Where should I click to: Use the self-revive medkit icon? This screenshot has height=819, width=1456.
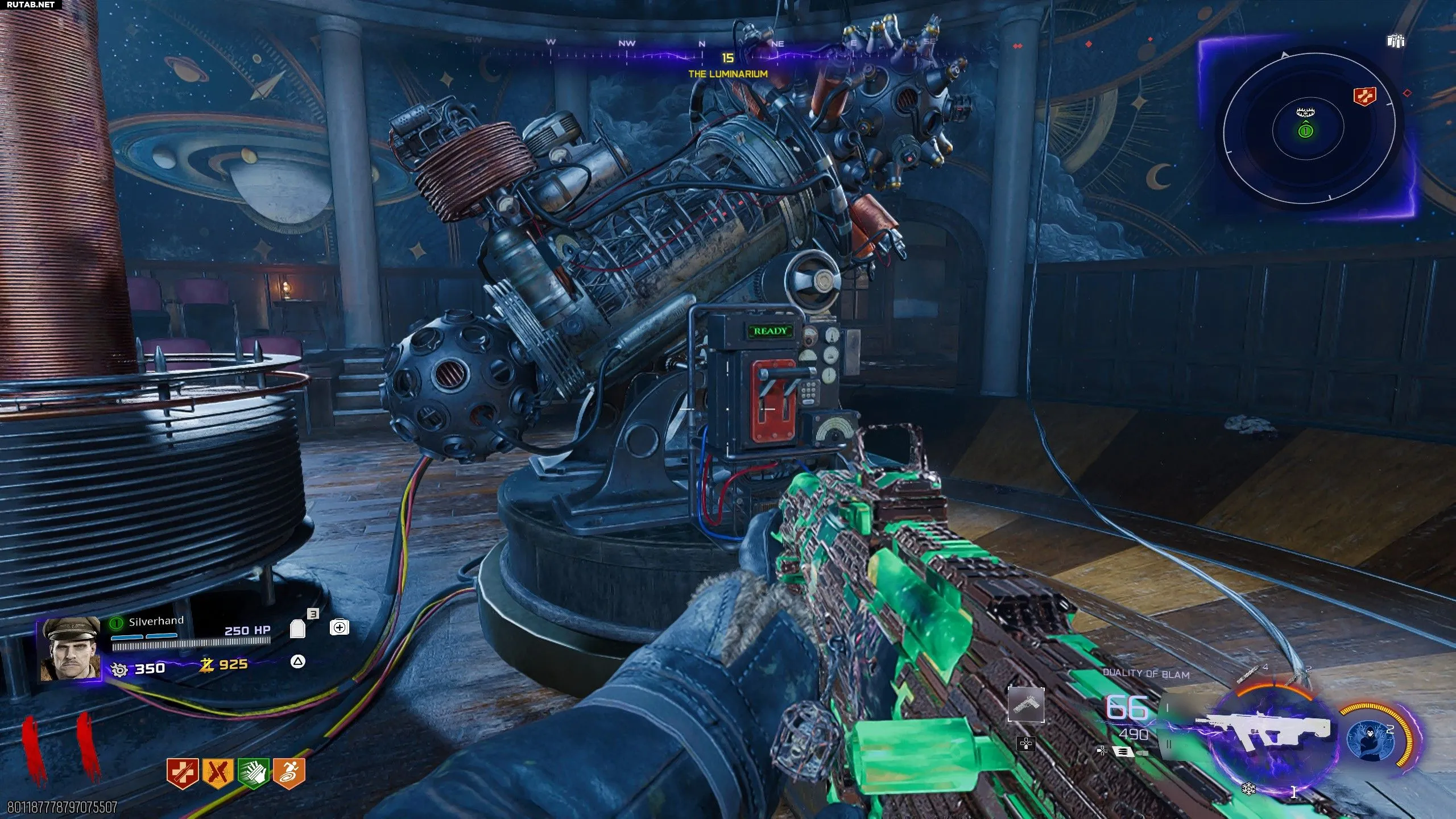point(339,627)
